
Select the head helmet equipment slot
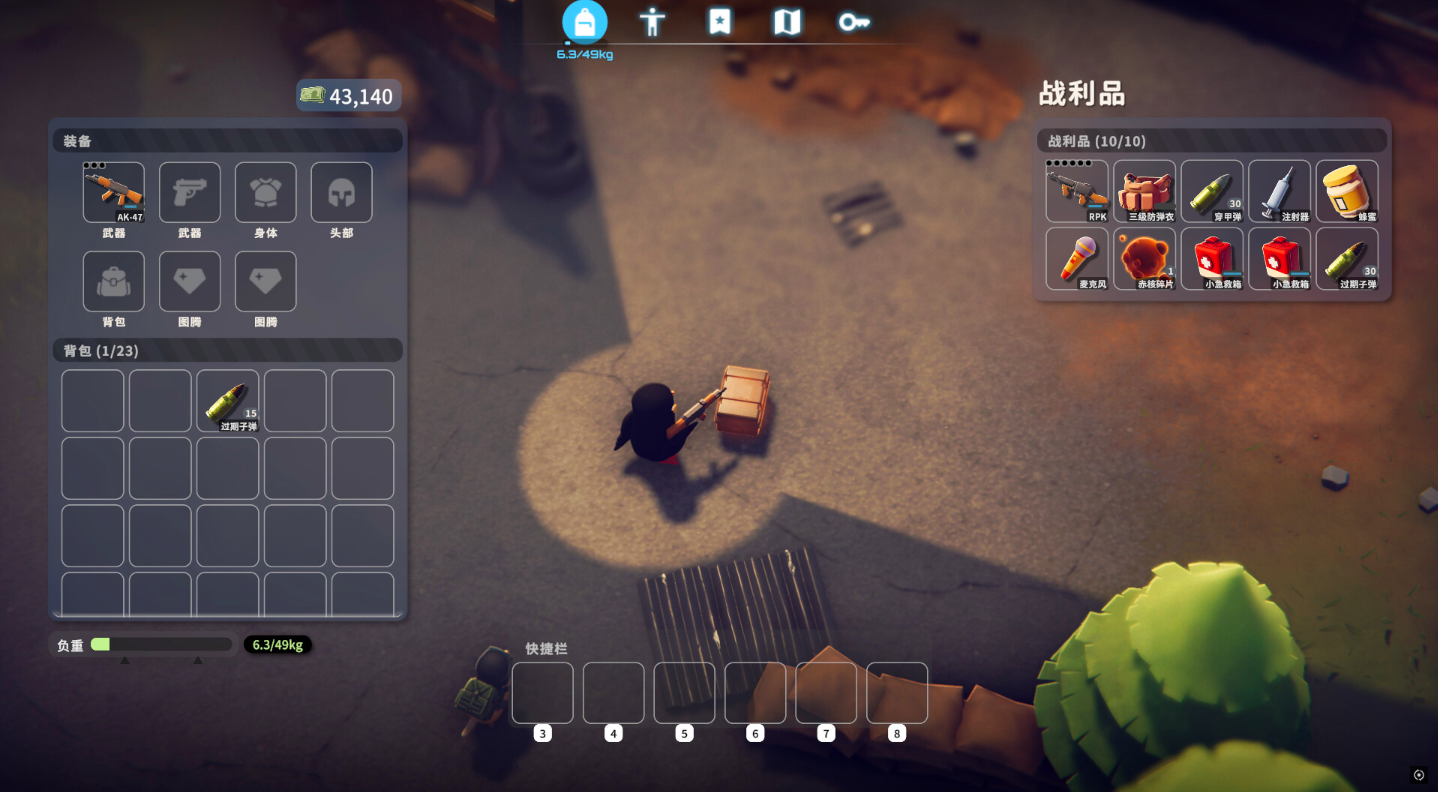click(x=342, y=192)
